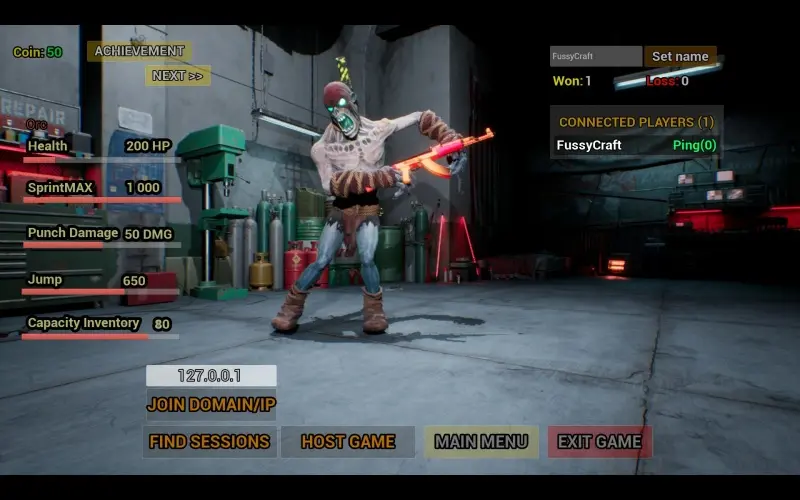Join via the JOIN DOMAIN/IP button
This screenshot has width=800, height=500.
pyautogui.click(x=211, y=405)
